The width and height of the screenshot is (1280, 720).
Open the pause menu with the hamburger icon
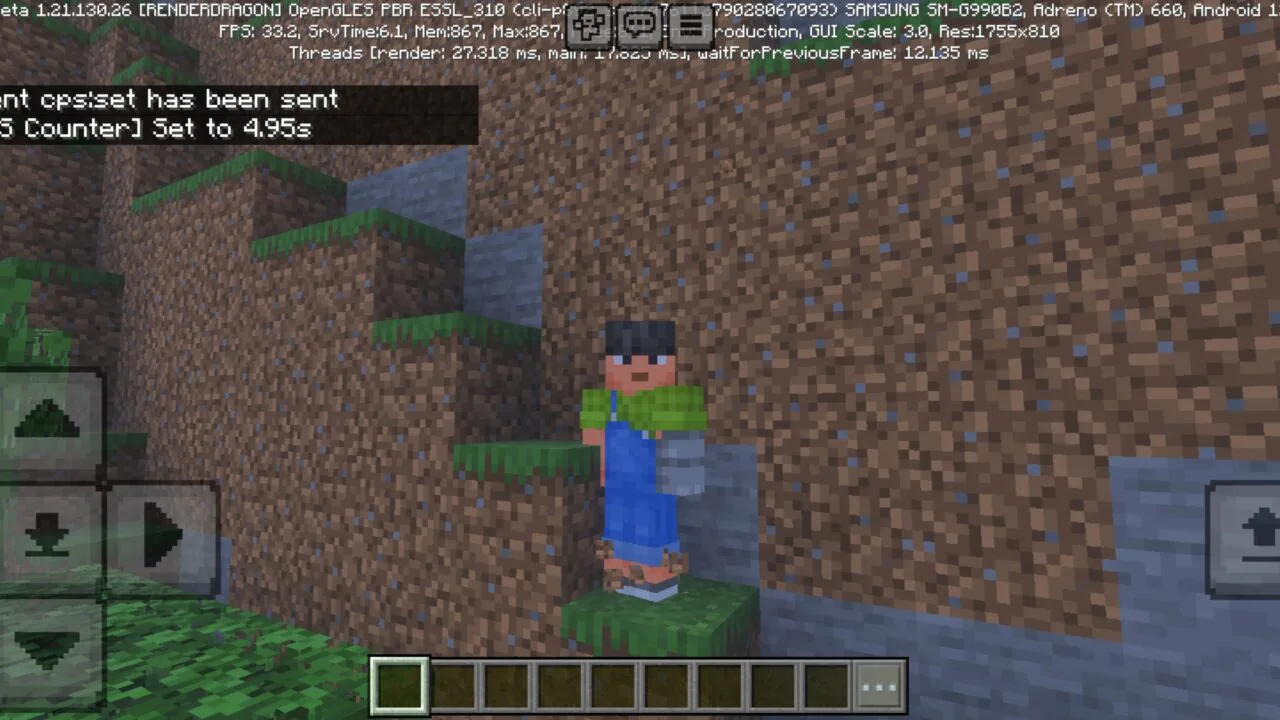[x=691, y=25]
